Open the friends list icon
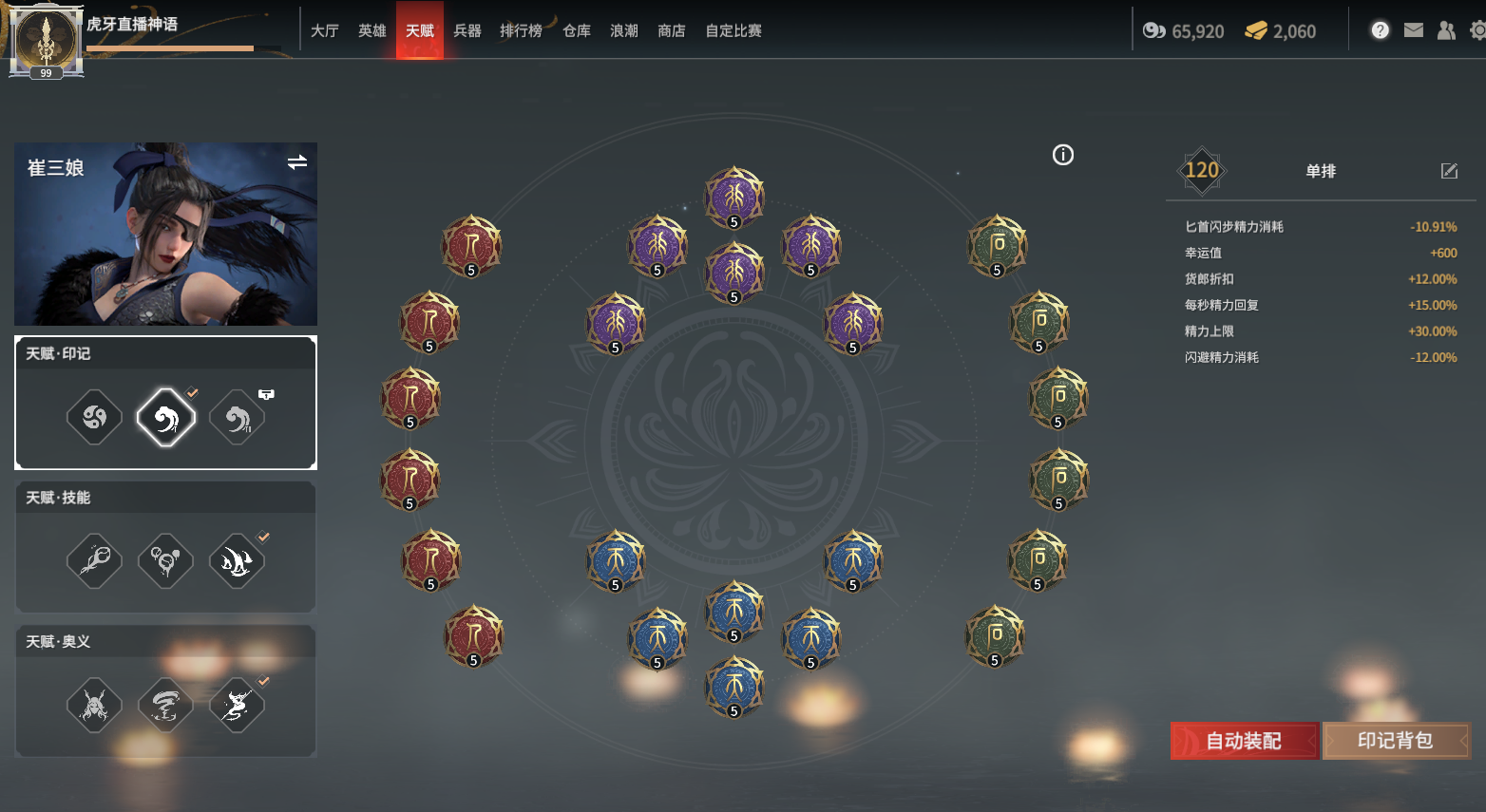The image size is (1486, 812). click(1446, 30)
